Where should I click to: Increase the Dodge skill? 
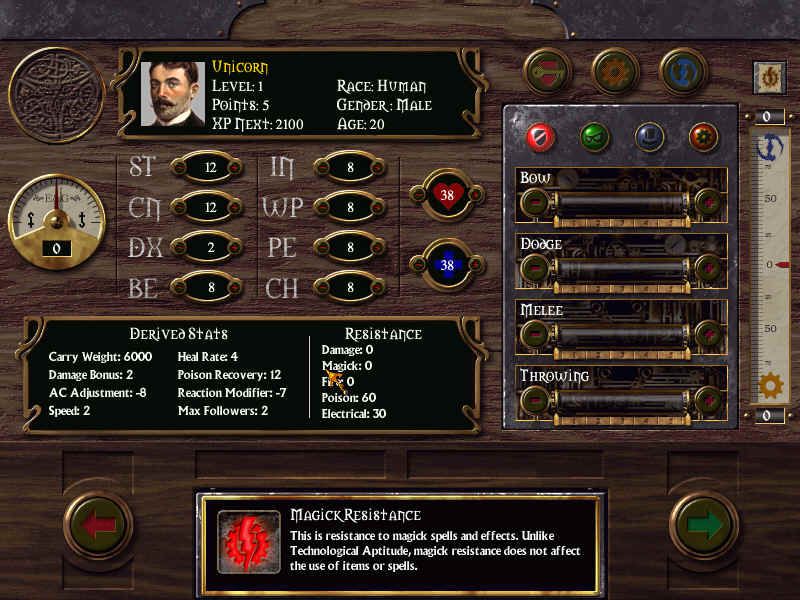coord(709,269)
